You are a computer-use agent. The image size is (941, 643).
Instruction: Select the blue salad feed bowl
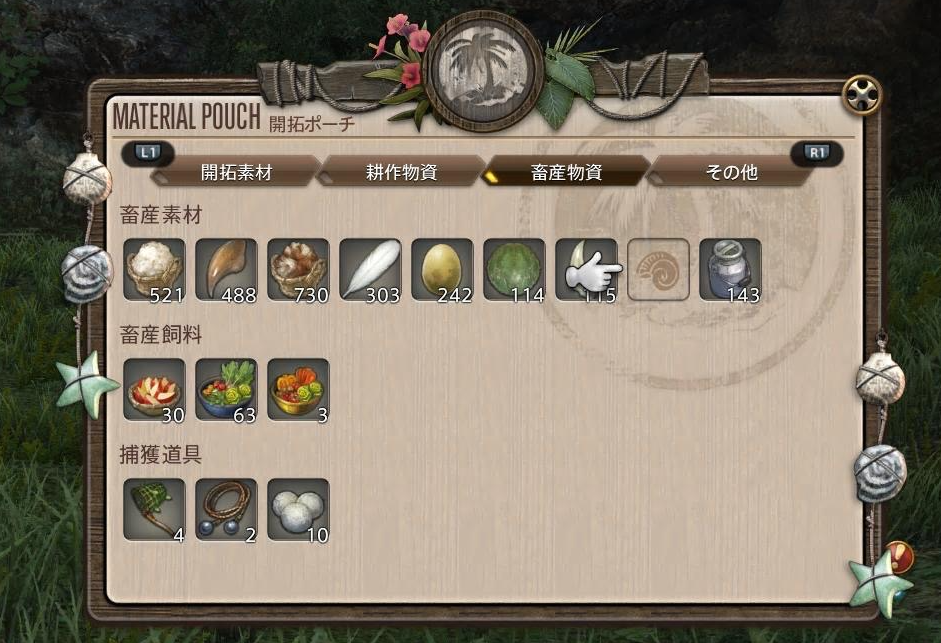(x=226, y=389)
